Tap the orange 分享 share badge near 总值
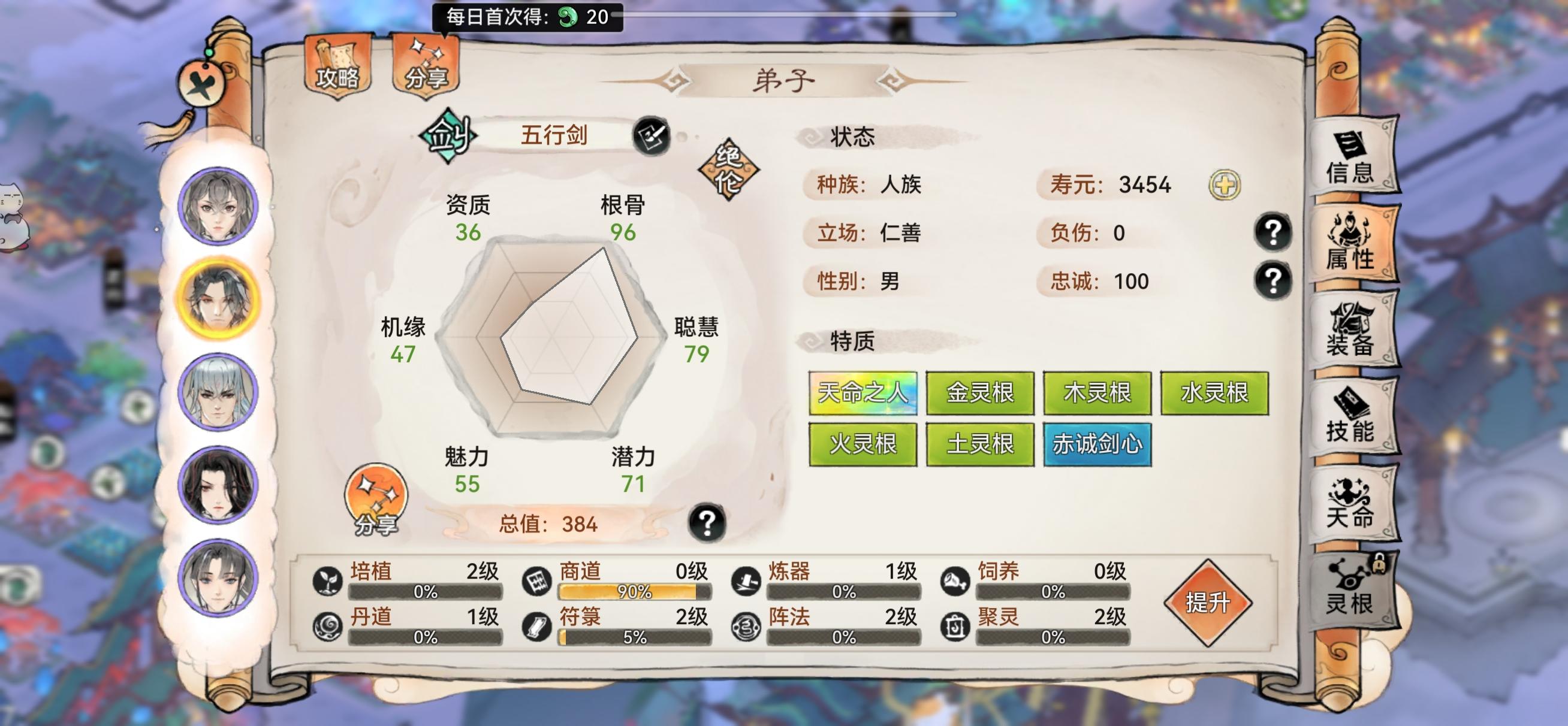 [x=375, y=499]
